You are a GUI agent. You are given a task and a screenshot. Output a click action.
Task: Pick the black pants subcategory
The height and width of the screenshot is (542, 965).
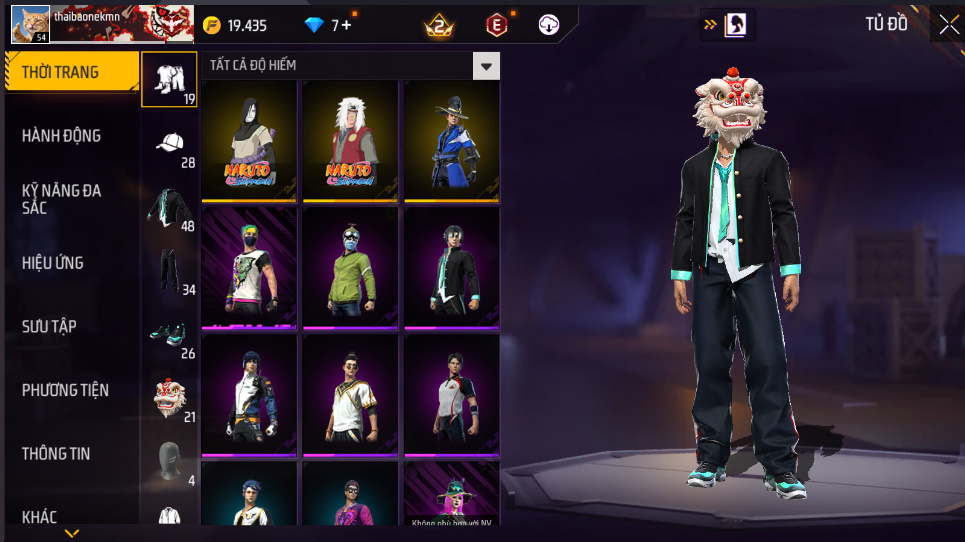tap(169, 270)
